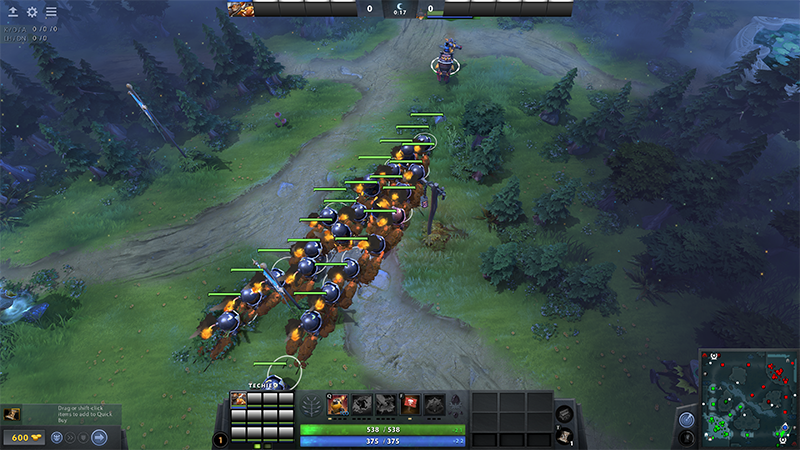Open the settings gear menu
800x450 pixels.
(x=31, y=12)
